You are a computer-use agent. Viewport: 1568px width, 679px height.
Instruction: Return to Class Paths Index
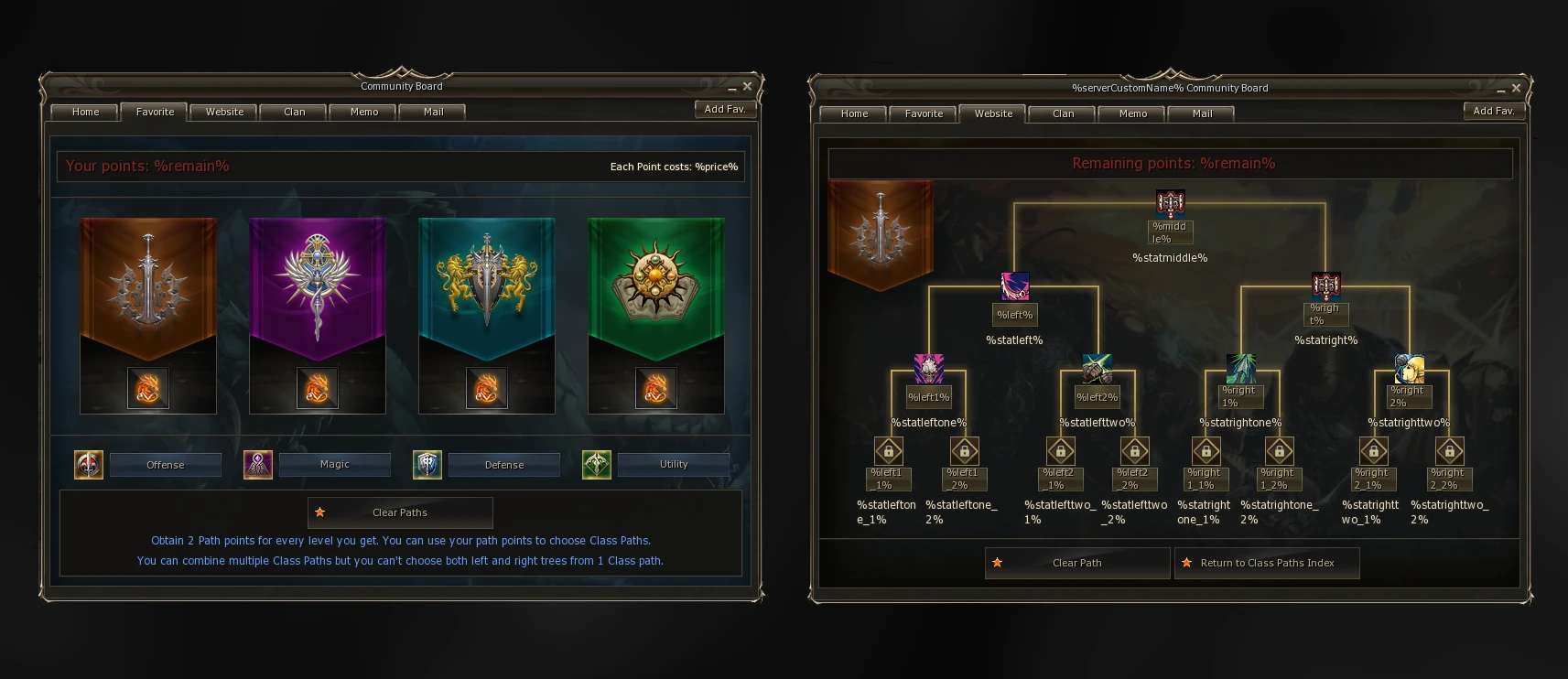point(1267,563)
